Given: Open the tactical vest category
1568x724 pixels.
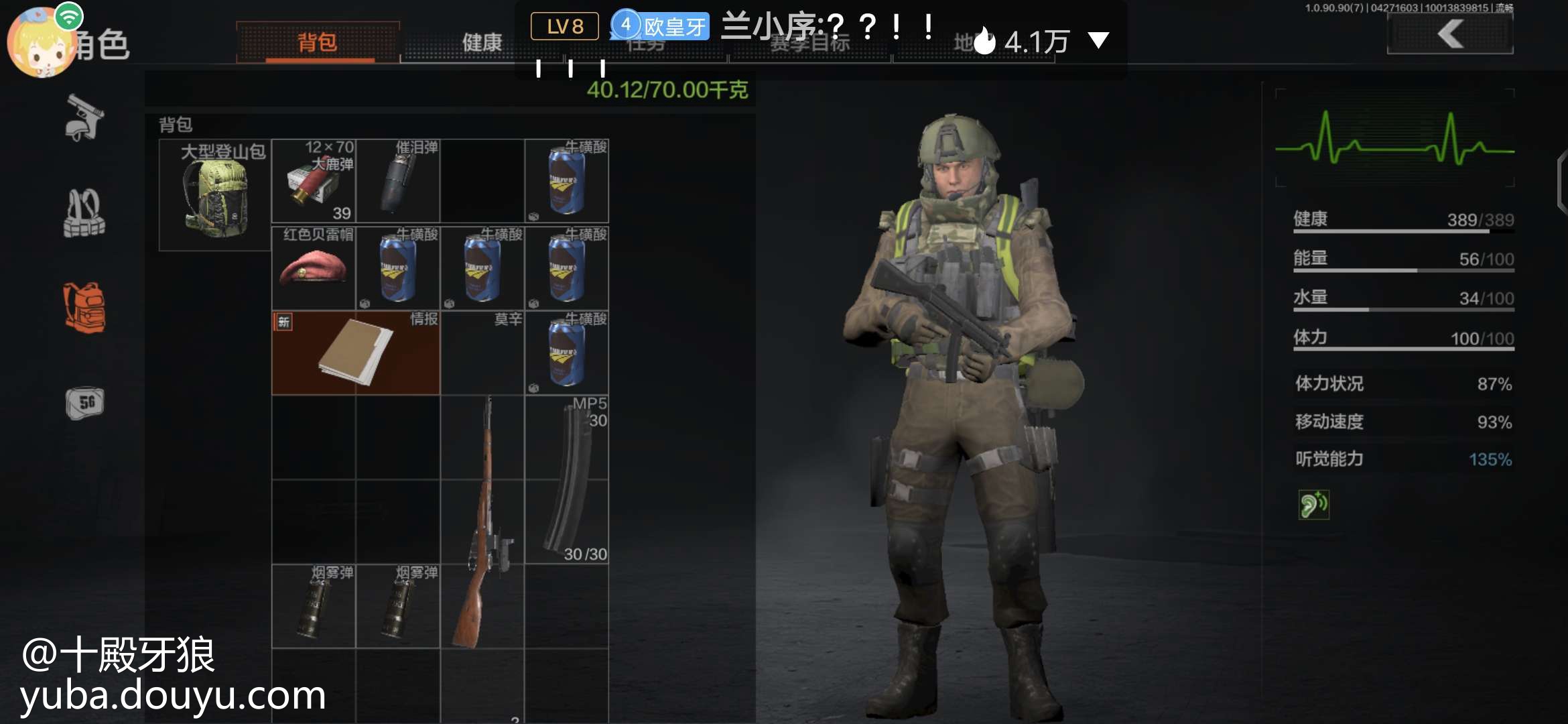Looking at the screenshot, I should [x=84, y=214].
